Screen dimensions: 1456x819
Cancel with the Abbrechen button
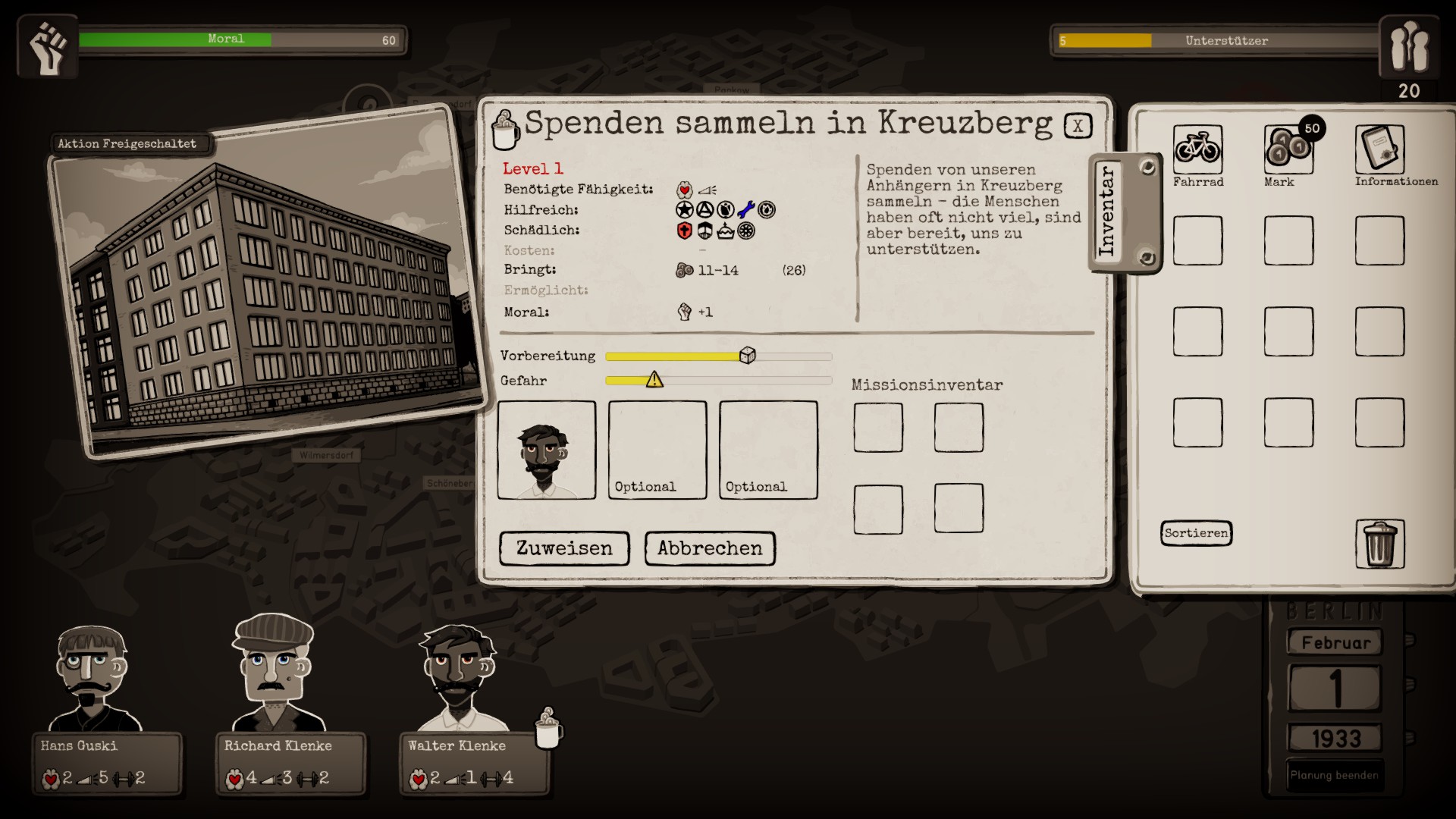click(x=710, y=548)
